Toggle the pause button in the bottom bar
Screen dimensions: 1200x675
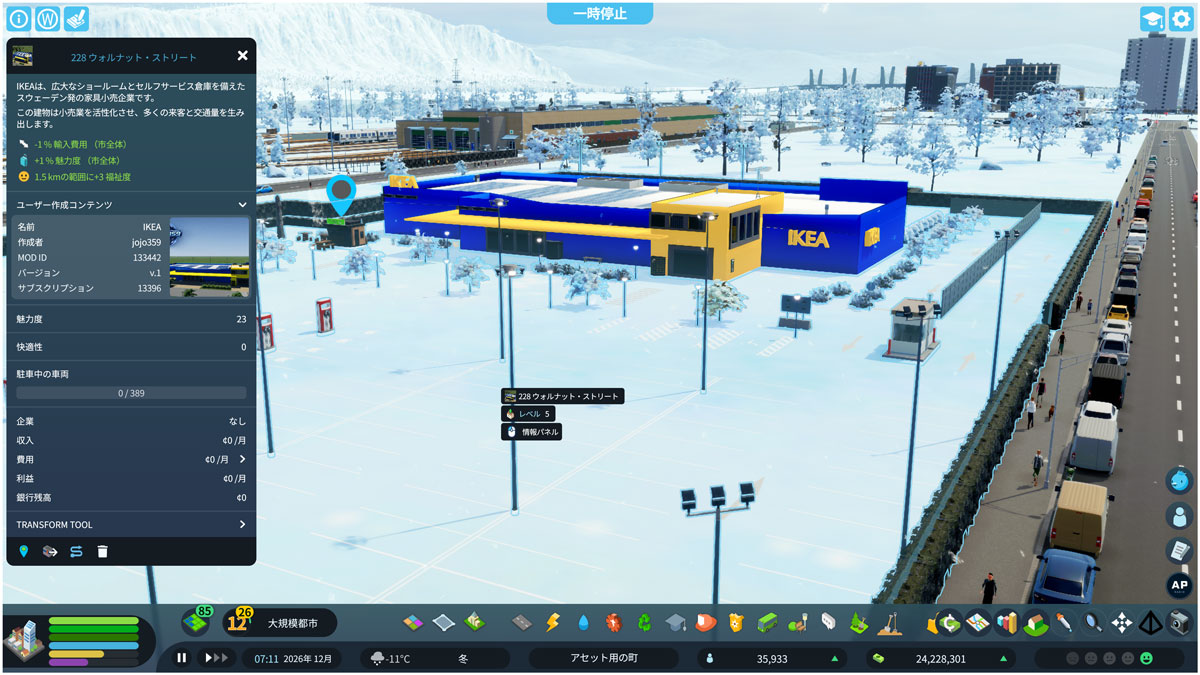coord(182,658)
